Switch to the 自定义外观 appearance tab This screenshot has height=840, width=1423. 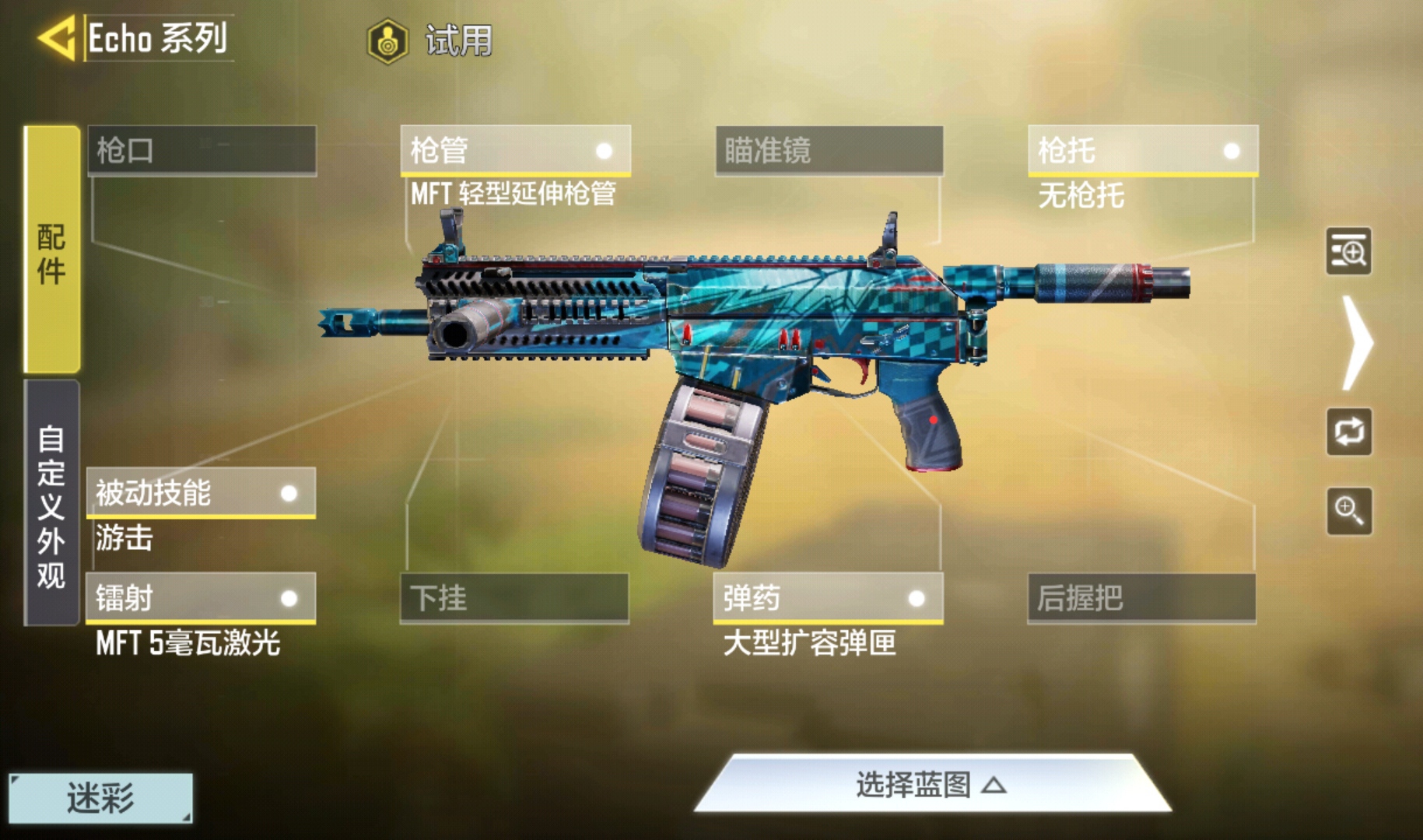[x=51, y=503]
